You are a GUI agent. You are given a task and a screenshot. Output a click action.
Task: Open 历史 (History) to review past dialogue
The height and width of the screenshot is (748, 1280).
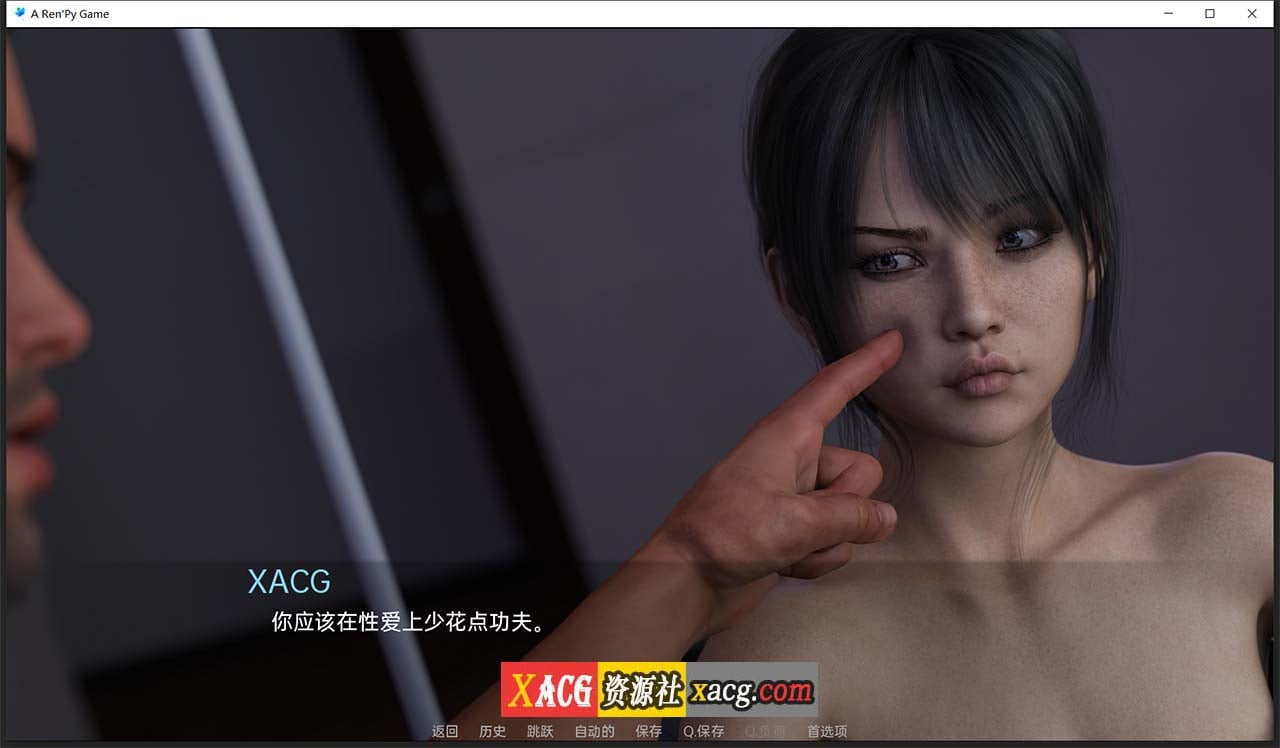pos(491,731)
